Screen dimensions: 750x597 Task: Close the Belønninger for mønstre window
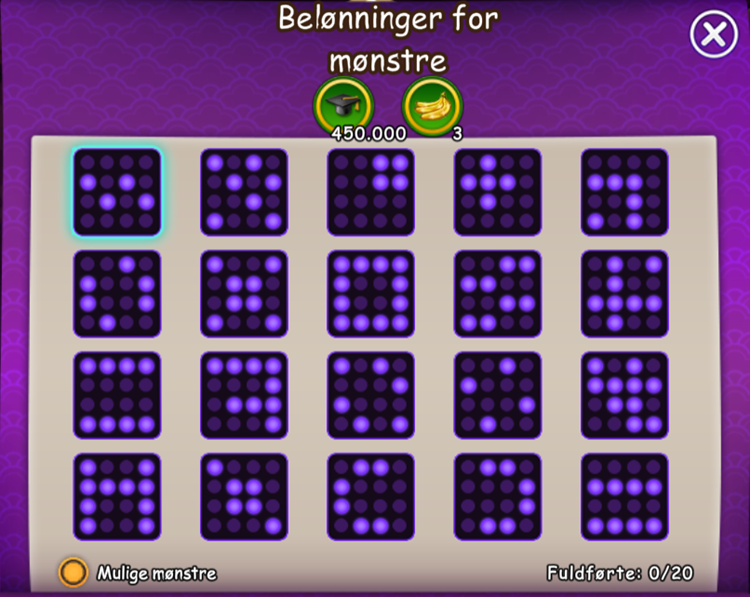point(713,36)
